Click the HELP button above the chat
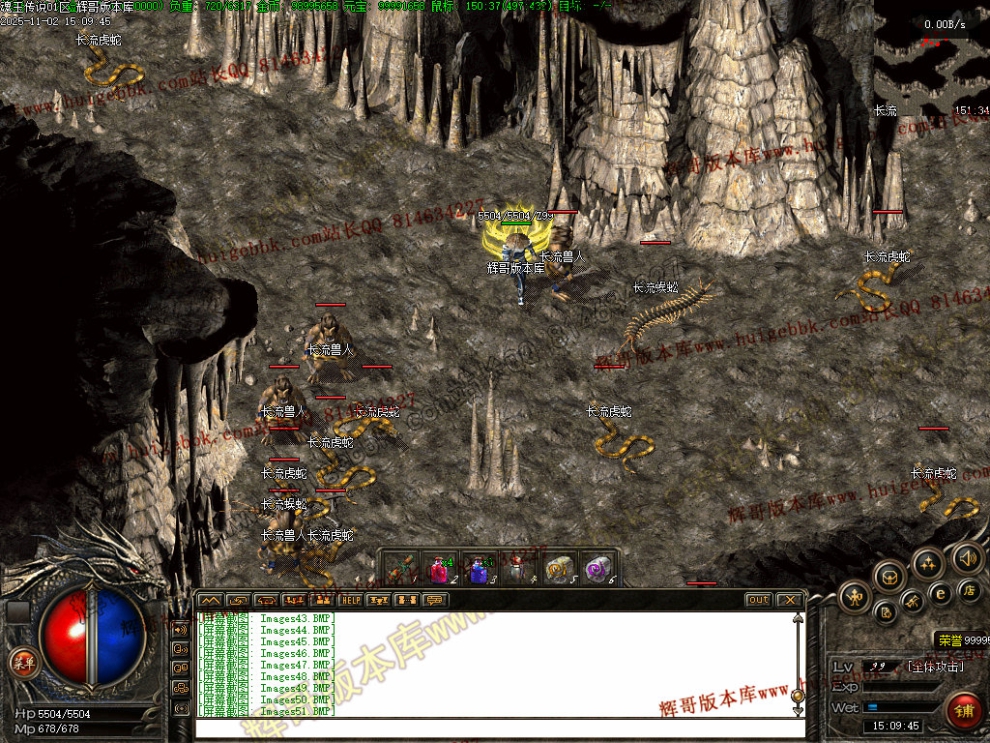This screenshot has width=990, height=743. click(350, 600)
